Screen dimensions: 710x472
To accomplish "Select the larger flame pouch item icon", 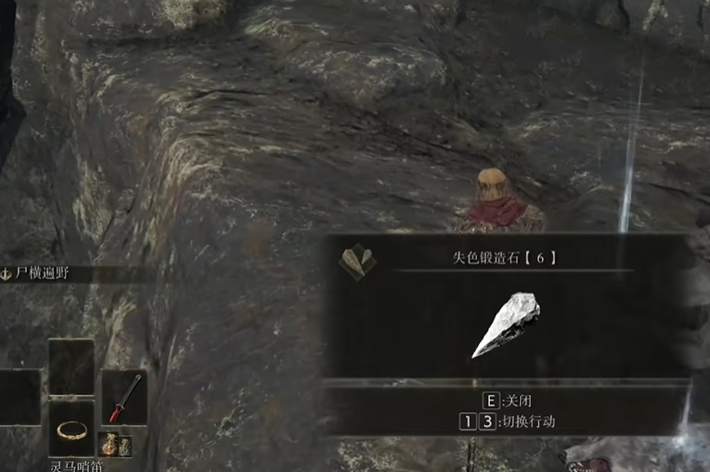I will pos(109,443).
